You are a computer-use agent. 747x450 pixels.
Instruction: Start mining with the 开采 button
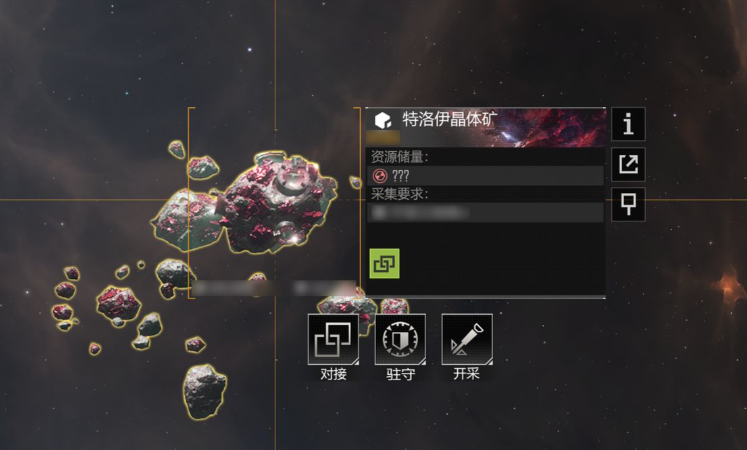point(467,340)
